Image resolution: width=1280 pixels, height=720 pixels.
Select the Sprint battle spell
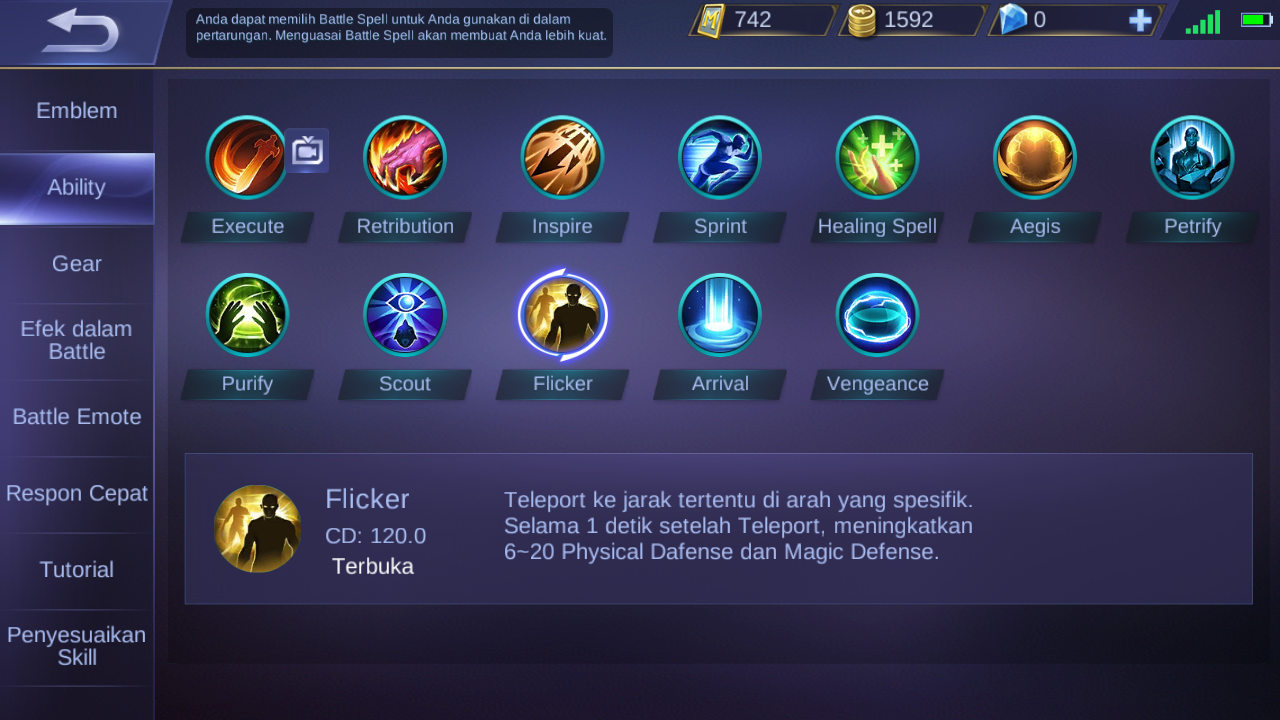point(720,157)
